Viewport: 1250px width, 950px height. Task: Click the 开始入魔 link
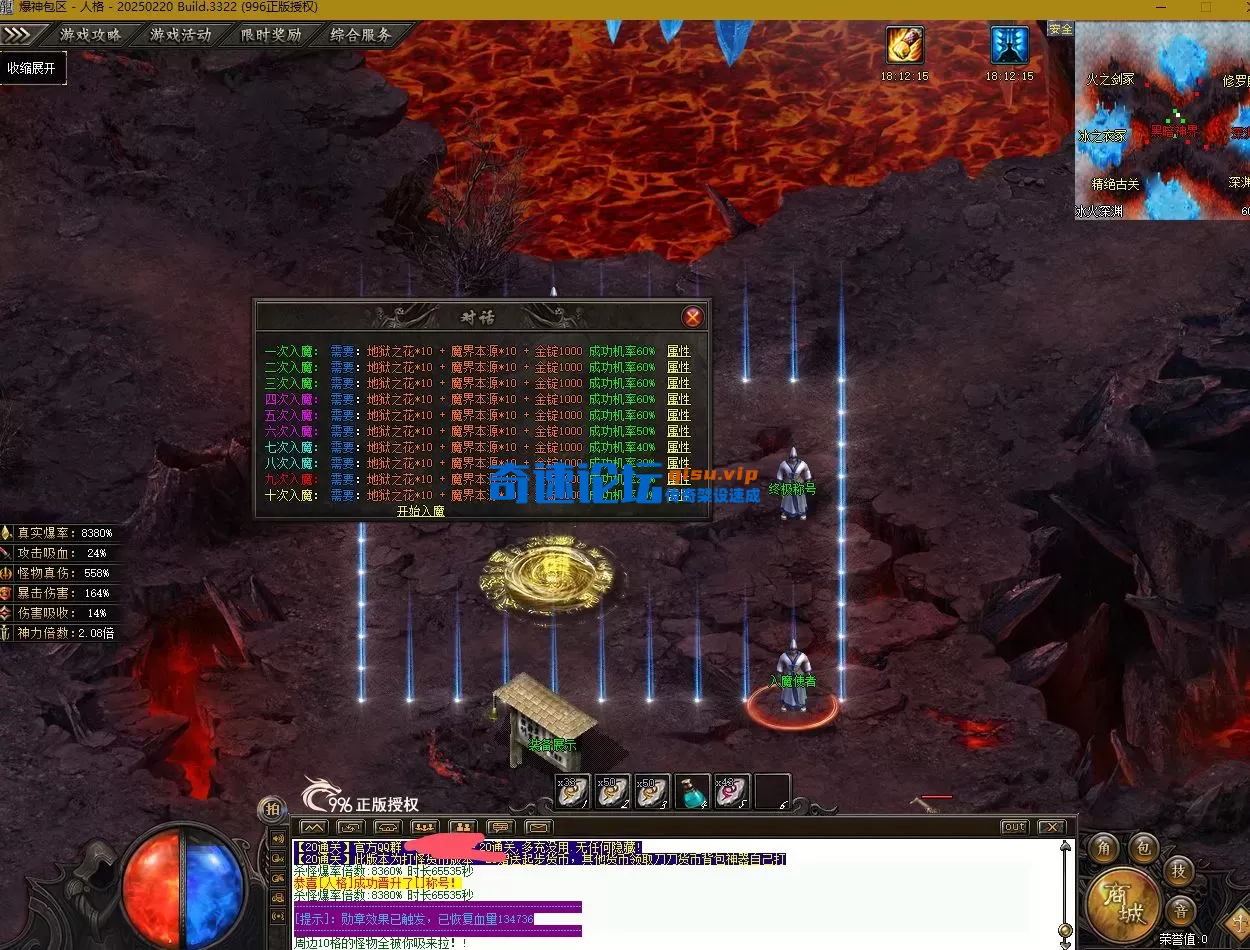(421, 511)
